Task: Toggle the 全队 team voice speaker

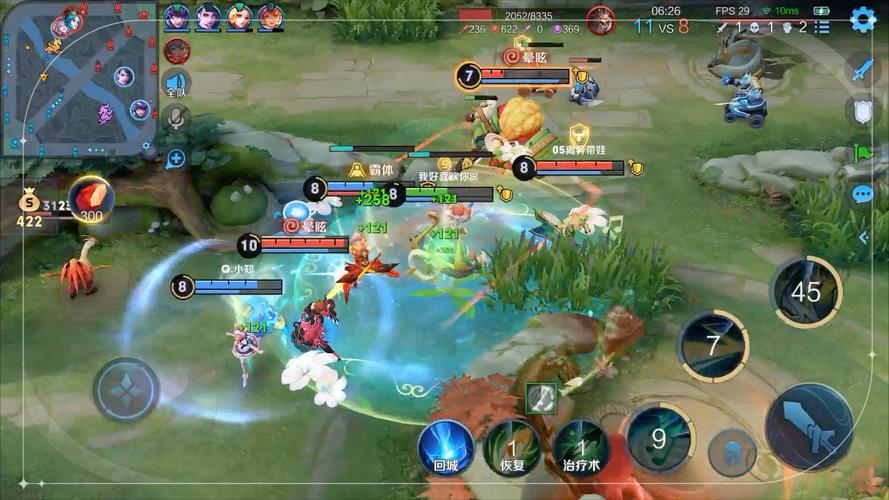Action: [177, 85]
